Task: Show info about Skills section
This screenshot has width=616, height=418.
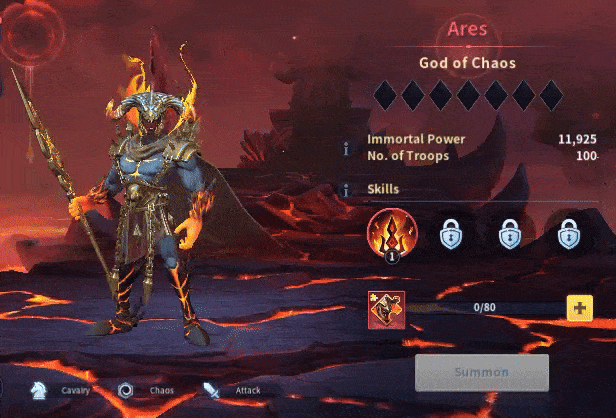Action: click(347, 189)
